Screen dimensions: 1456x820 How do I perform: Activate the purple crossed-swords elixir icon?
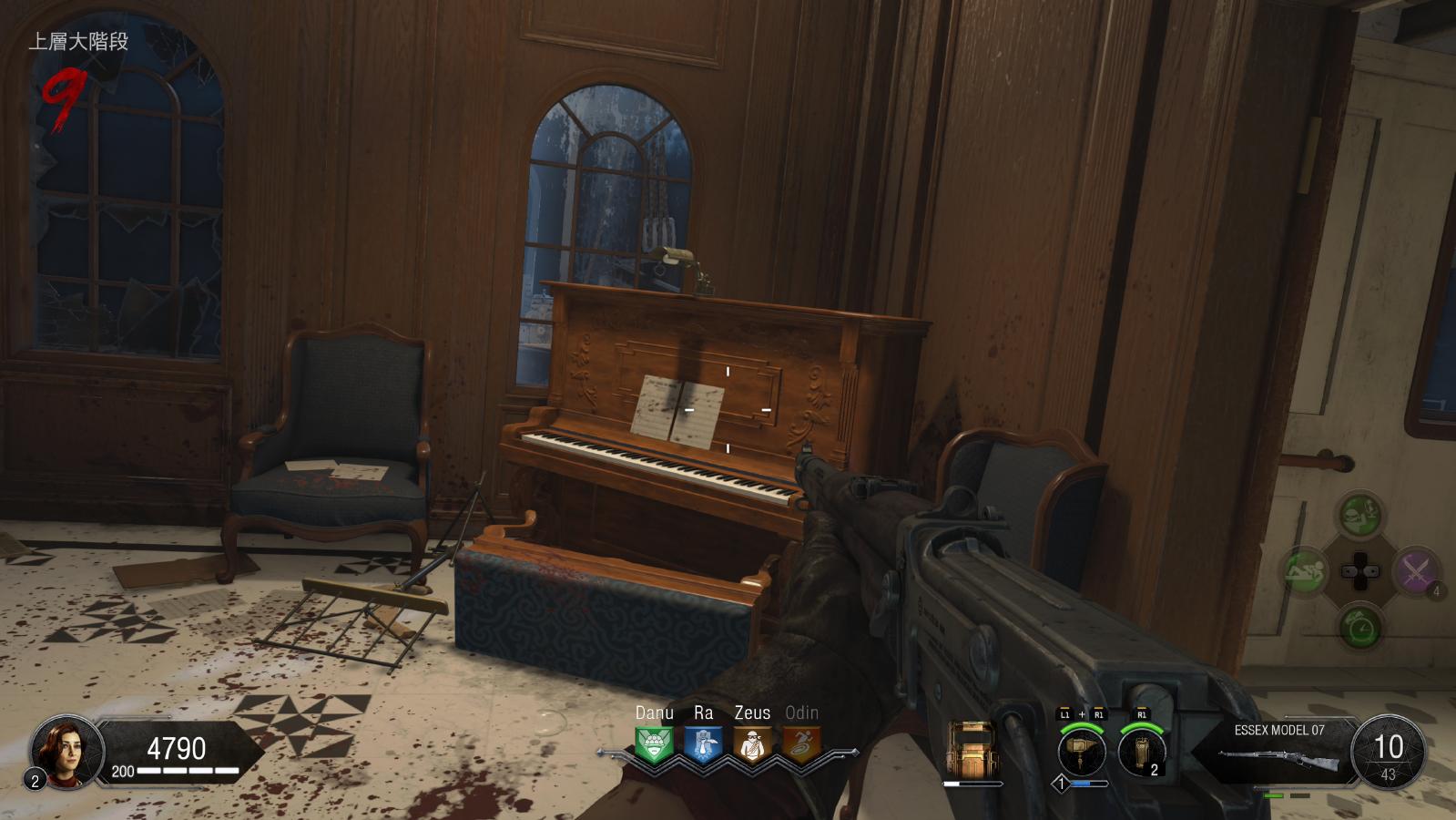pyautogui.click(x=1414, y=572)
